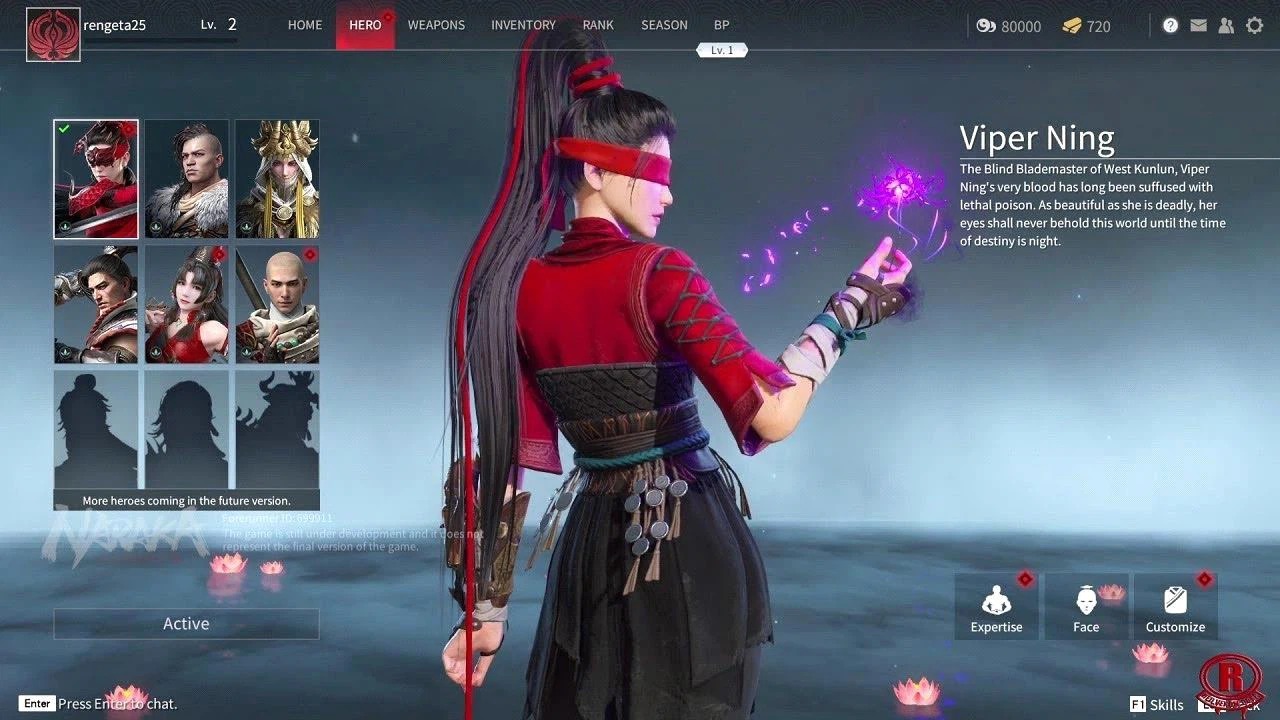
Task: Open the help icon in the top bar
Action: click(x=1170, y=25)
